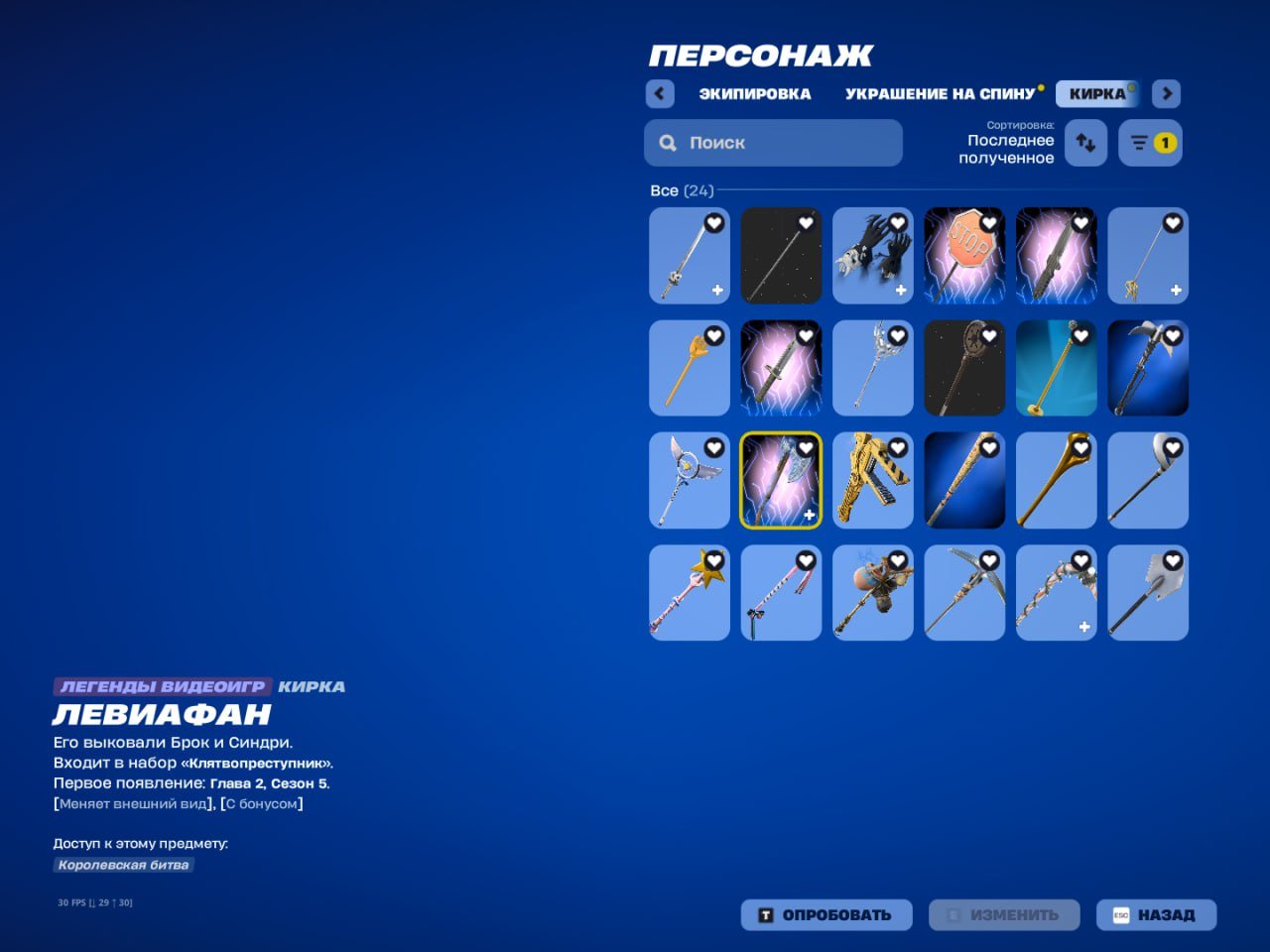1270x952 pixels.
Task: Switch to the УКРАШЕНИЕ НА СПИНУ tab
Action: (939, 93)
